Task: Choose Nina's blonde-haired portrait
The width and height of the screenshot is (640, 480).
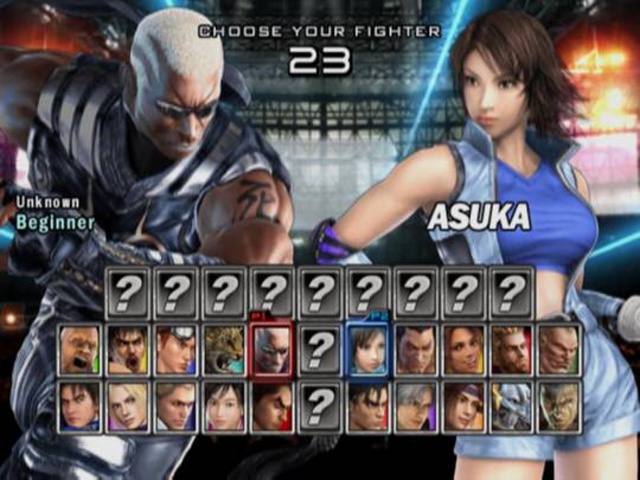Action: point(128,407)
